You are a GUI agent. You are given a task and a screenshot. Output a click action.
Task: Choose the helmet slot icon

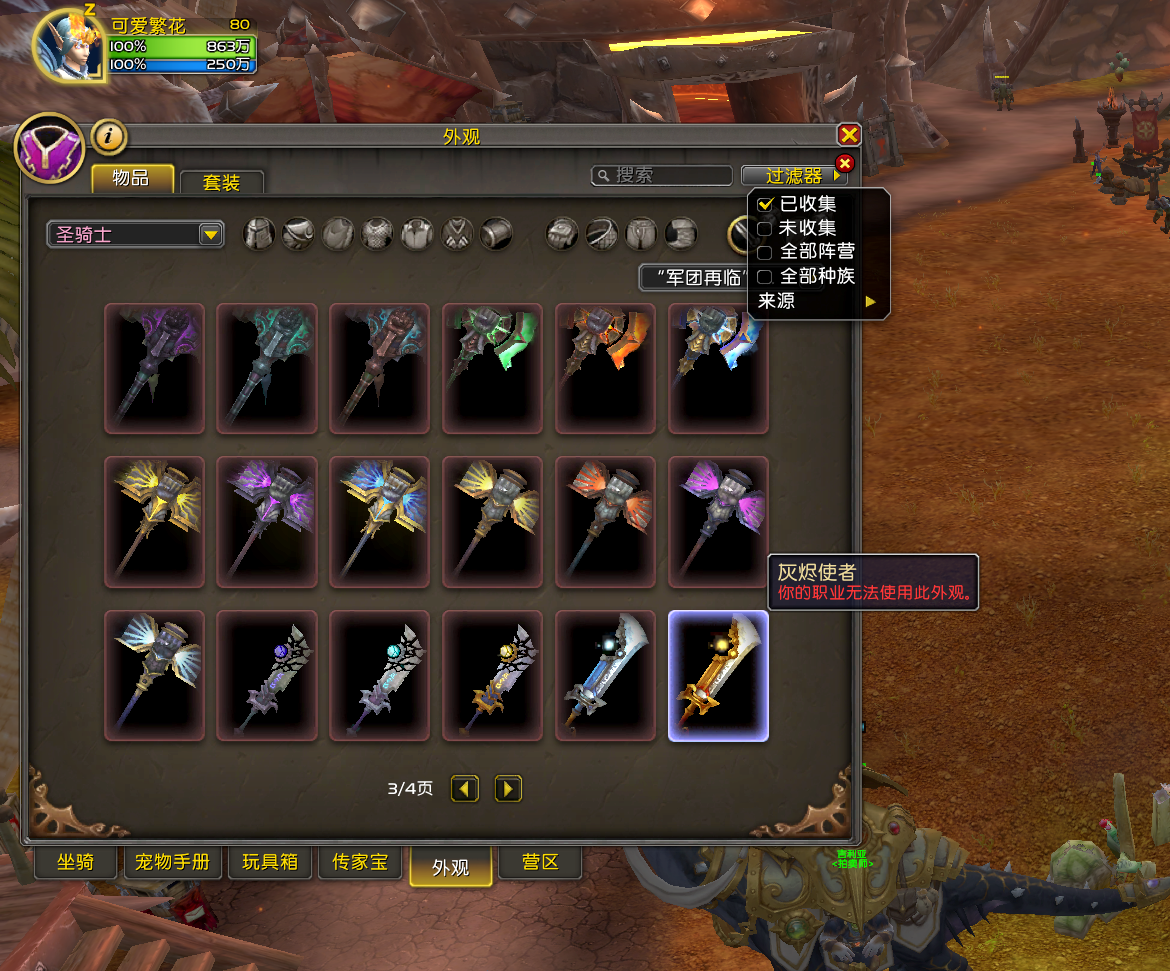pyautogui.click(x=259, y=235)
